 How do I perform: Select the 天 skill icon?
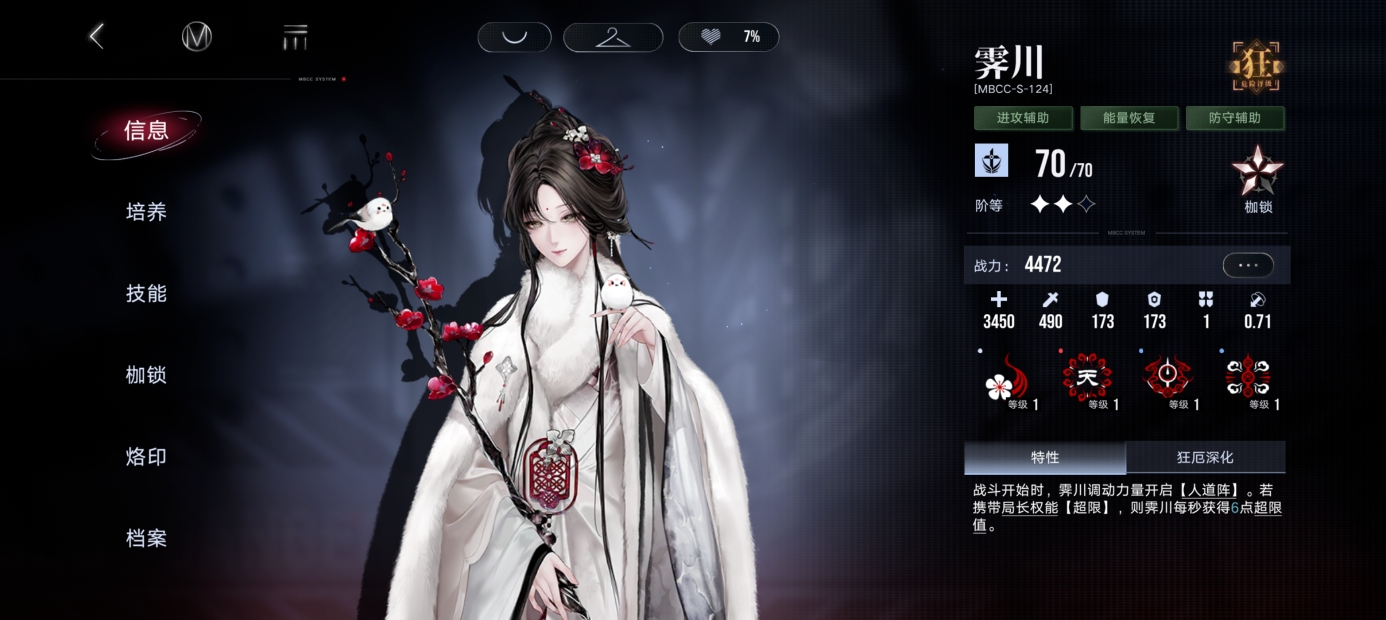[1087, 379]
